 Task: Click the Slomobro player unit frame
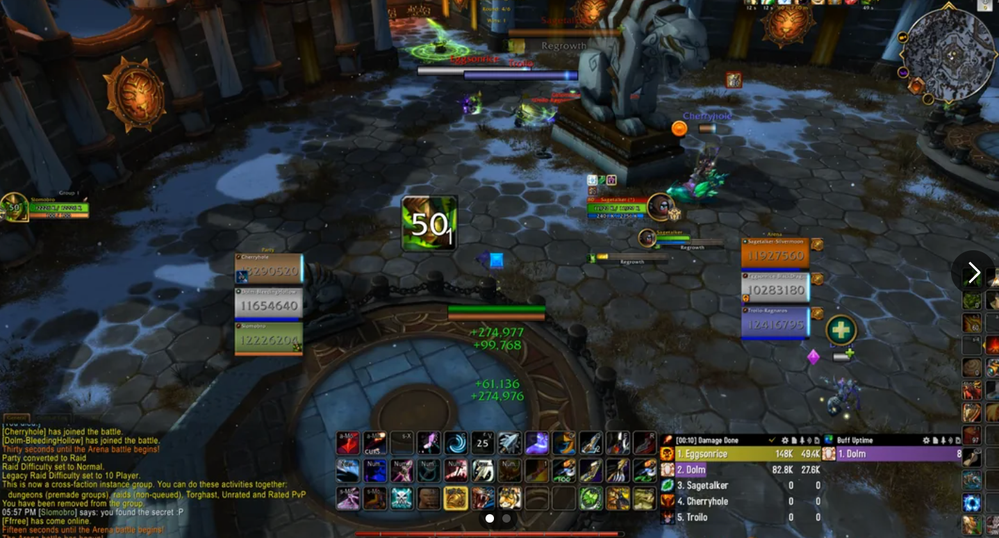tap(40, 208)
